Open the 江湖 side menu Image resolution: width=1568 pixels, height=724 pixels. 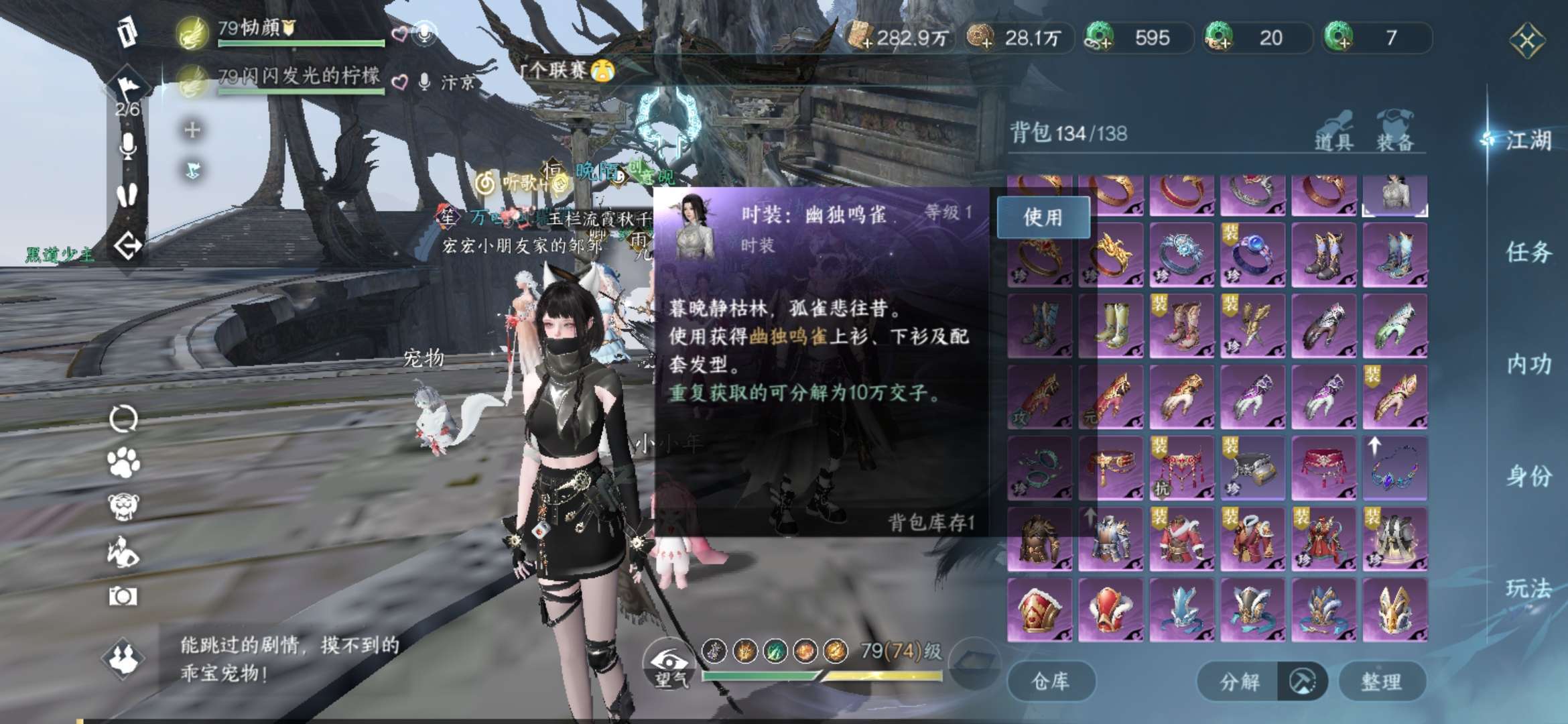pos(1528,140)
